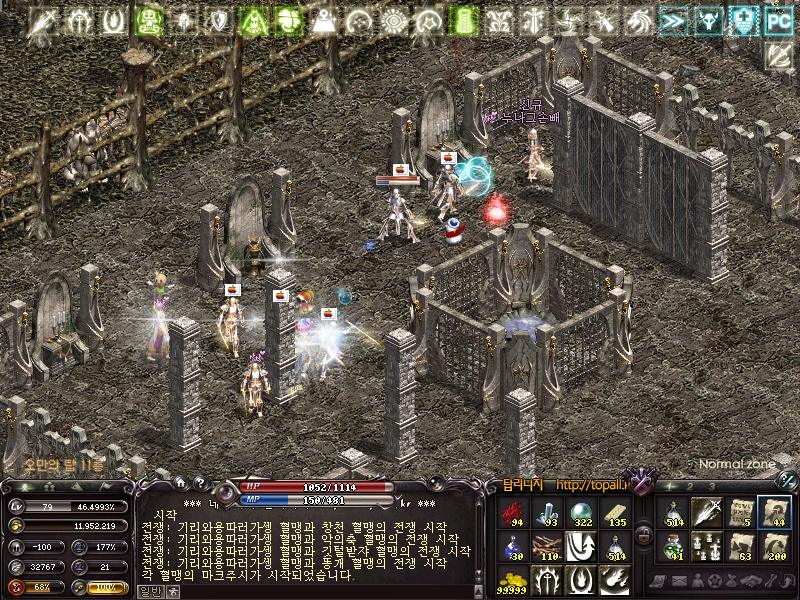Select the red coral item with 94
Viewport: 800px width, 600px height.
(x=514, y=513)
